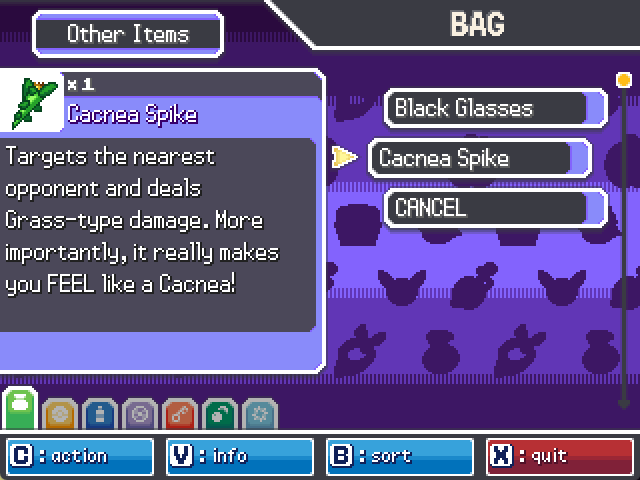
Task: Switch to the blue bottle pocket tab
Action: point(99,415)
